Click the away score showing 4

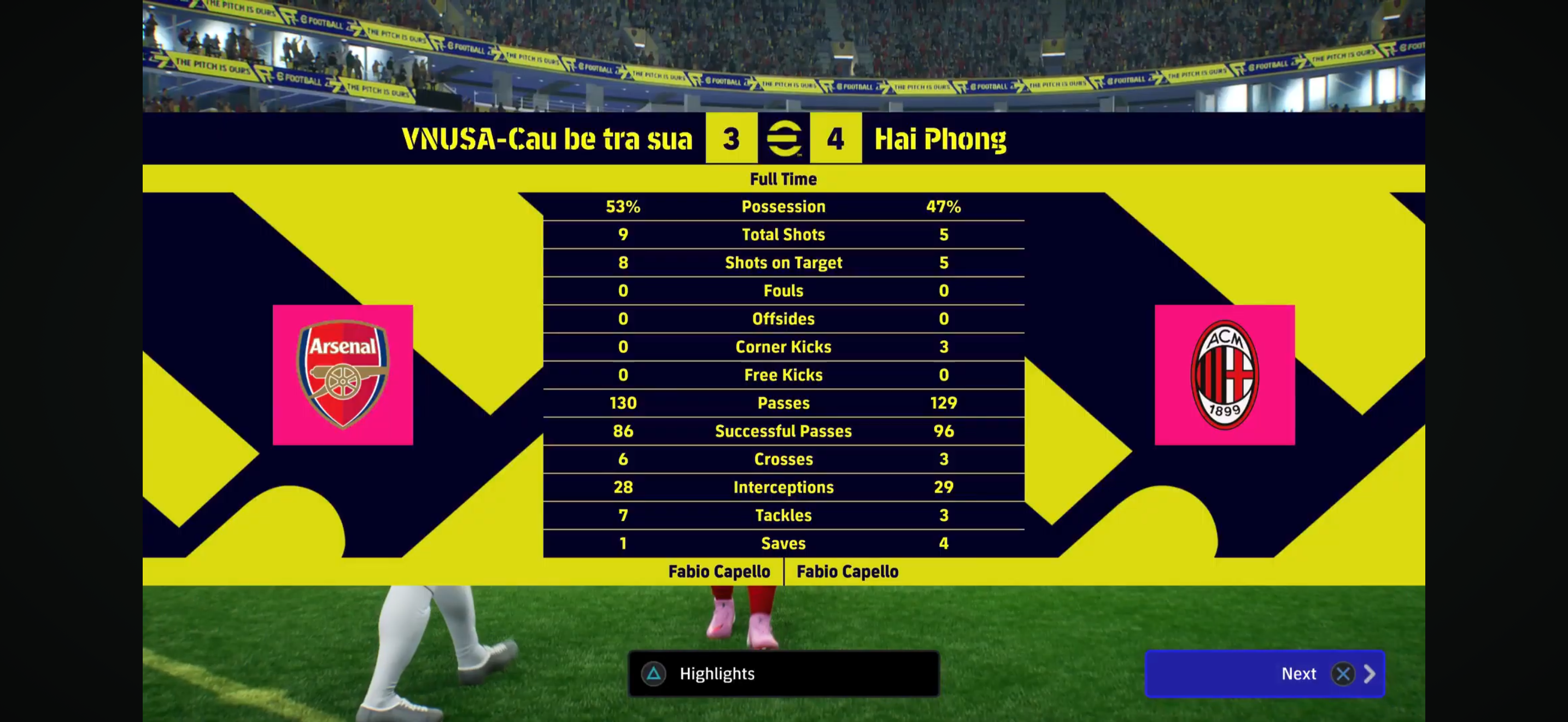click(x=837, y=139)
